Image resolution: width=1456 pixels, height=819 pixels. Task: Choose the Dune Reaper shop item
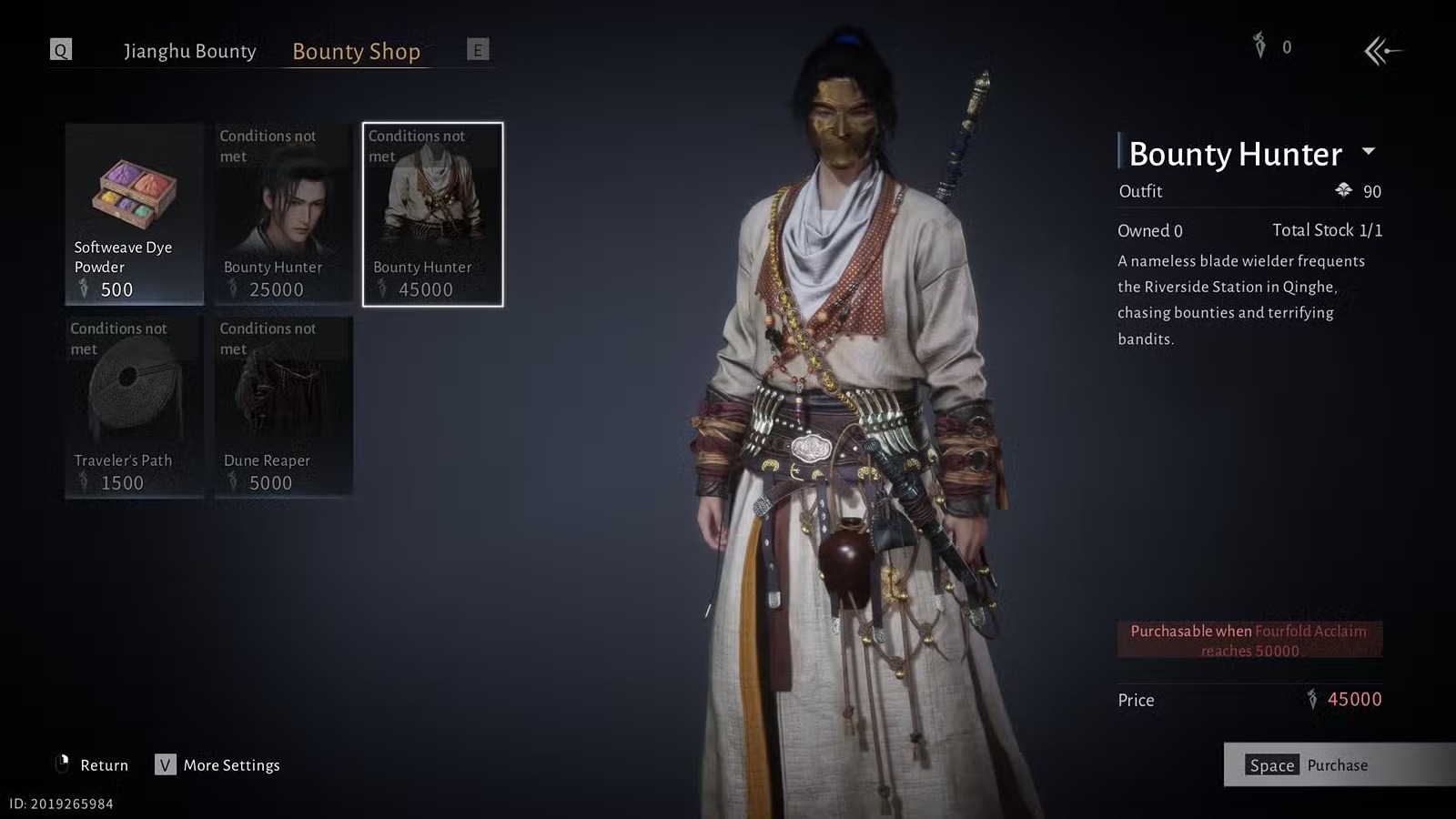point(284,407)
